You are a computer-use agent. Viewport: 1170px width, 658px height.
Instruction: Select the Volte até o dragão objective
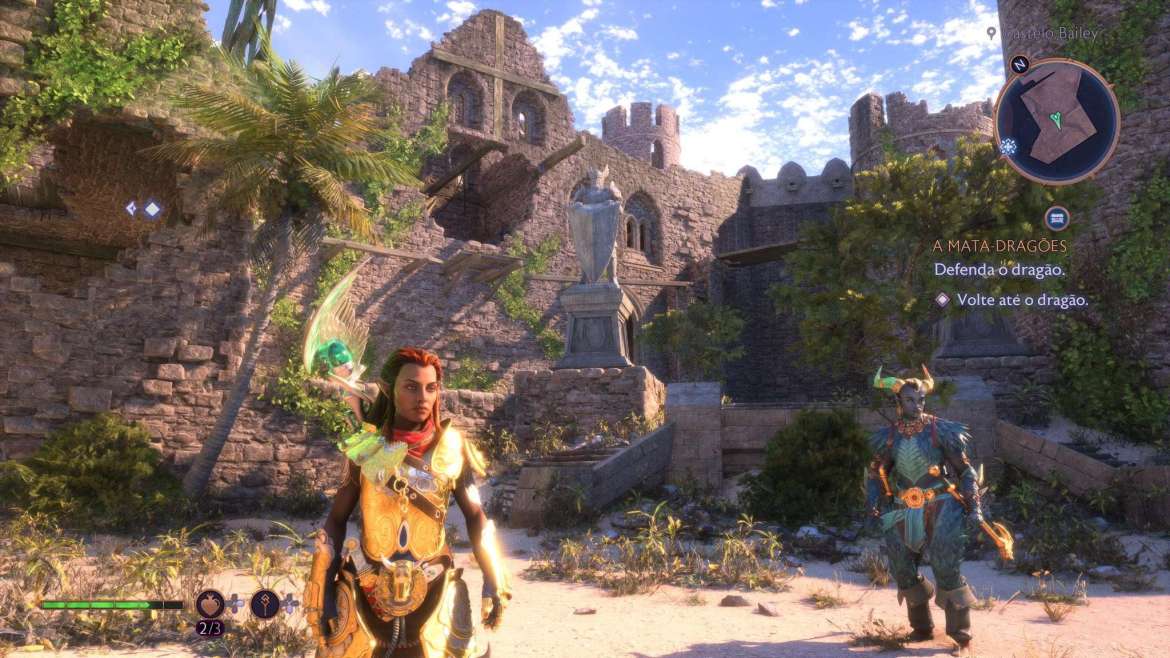tap(1022, 299)
